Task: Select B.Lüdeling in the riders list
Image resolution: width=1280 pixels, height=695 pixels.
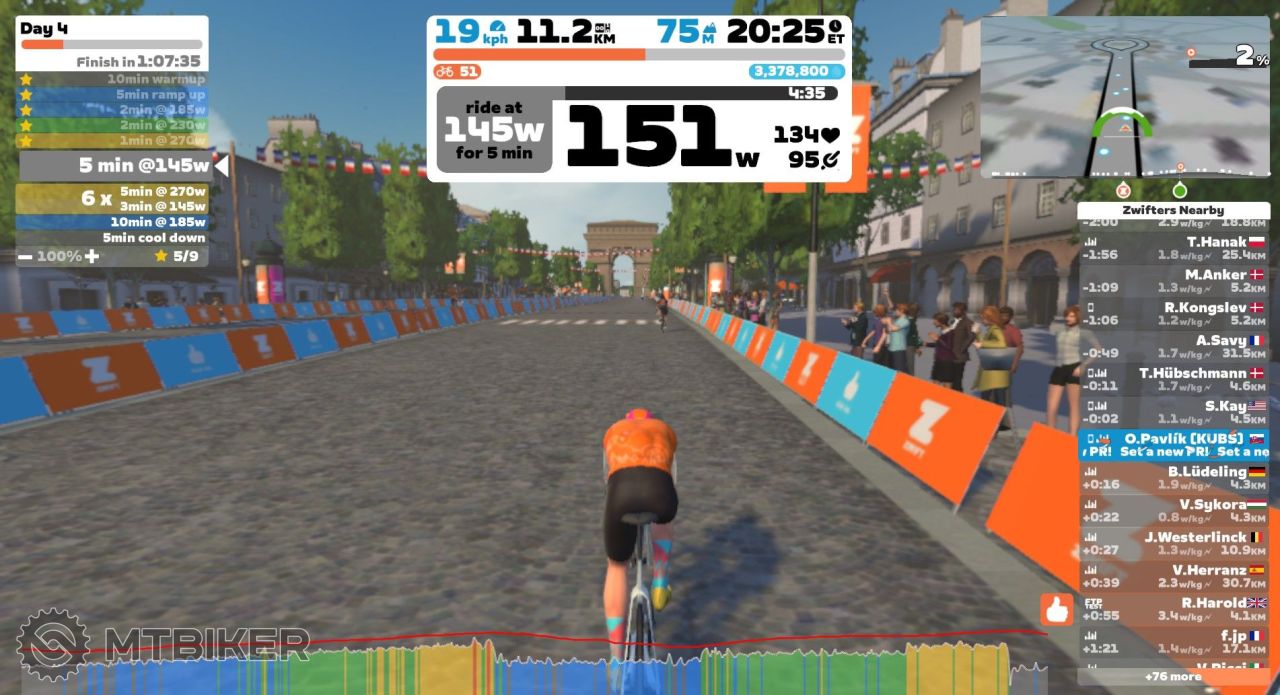Action: pyautogui.click(x=1173, y=478)
